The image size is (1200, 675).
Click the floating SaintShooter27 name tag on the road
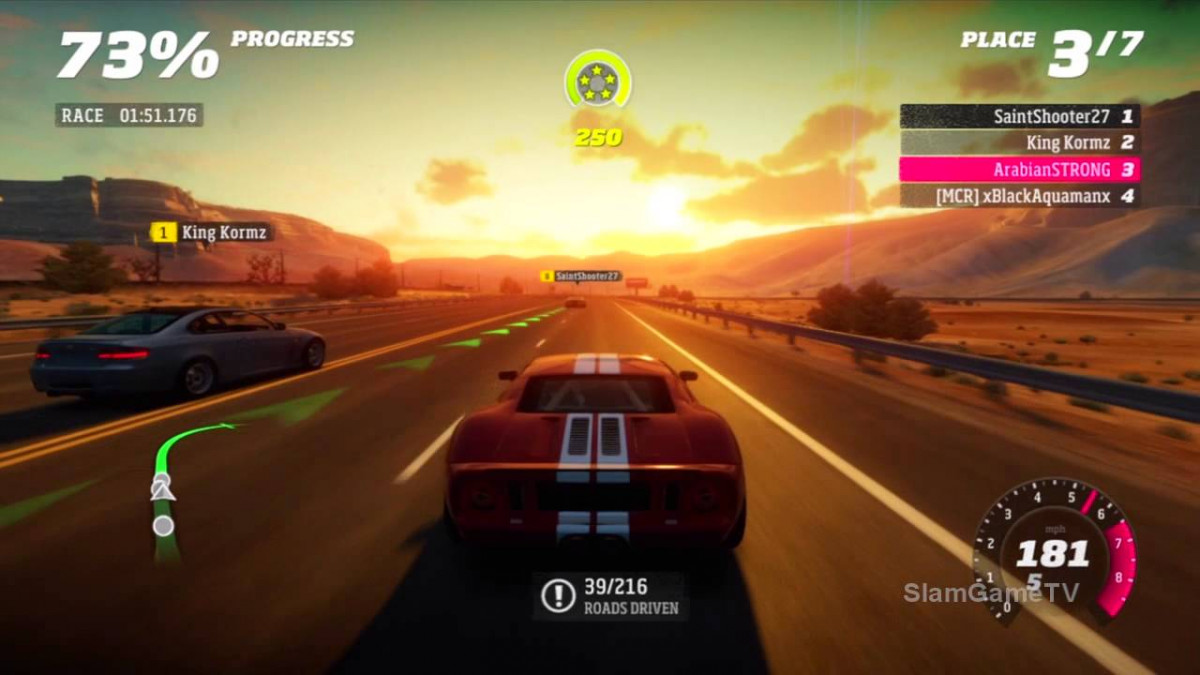pyautogui.click(x=580, y=276)
